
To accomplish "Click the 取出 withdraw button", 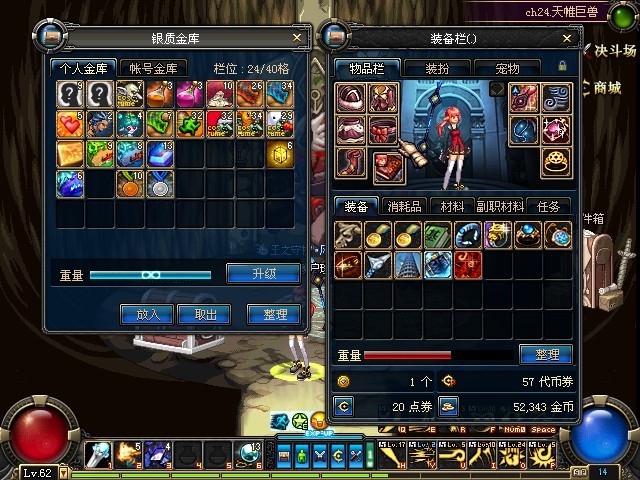I will 205,314.
